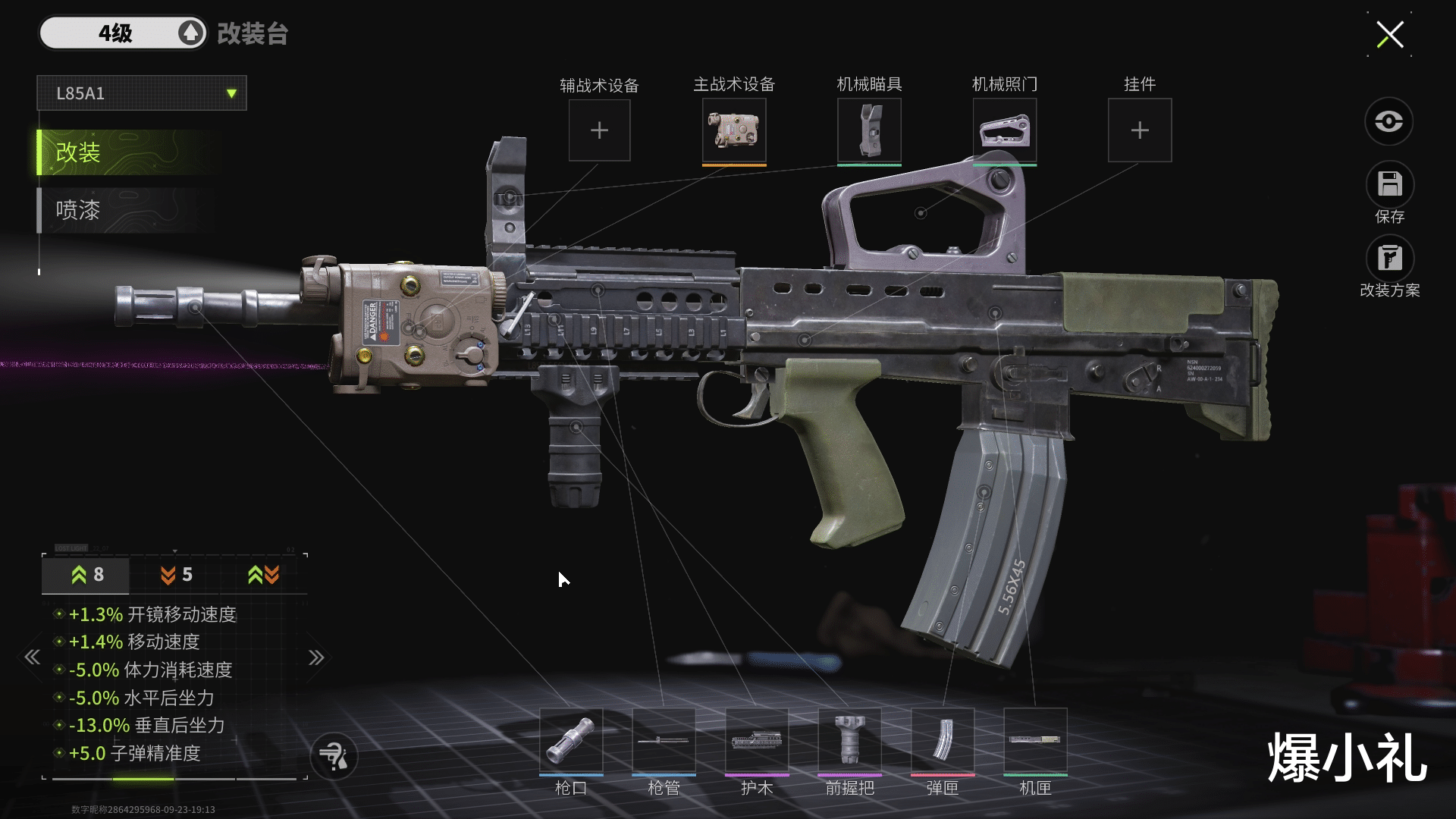This screenshot has height=819, width=1456.
Task: Select the 枪口 muzzle slot
Action: [571, 741]
